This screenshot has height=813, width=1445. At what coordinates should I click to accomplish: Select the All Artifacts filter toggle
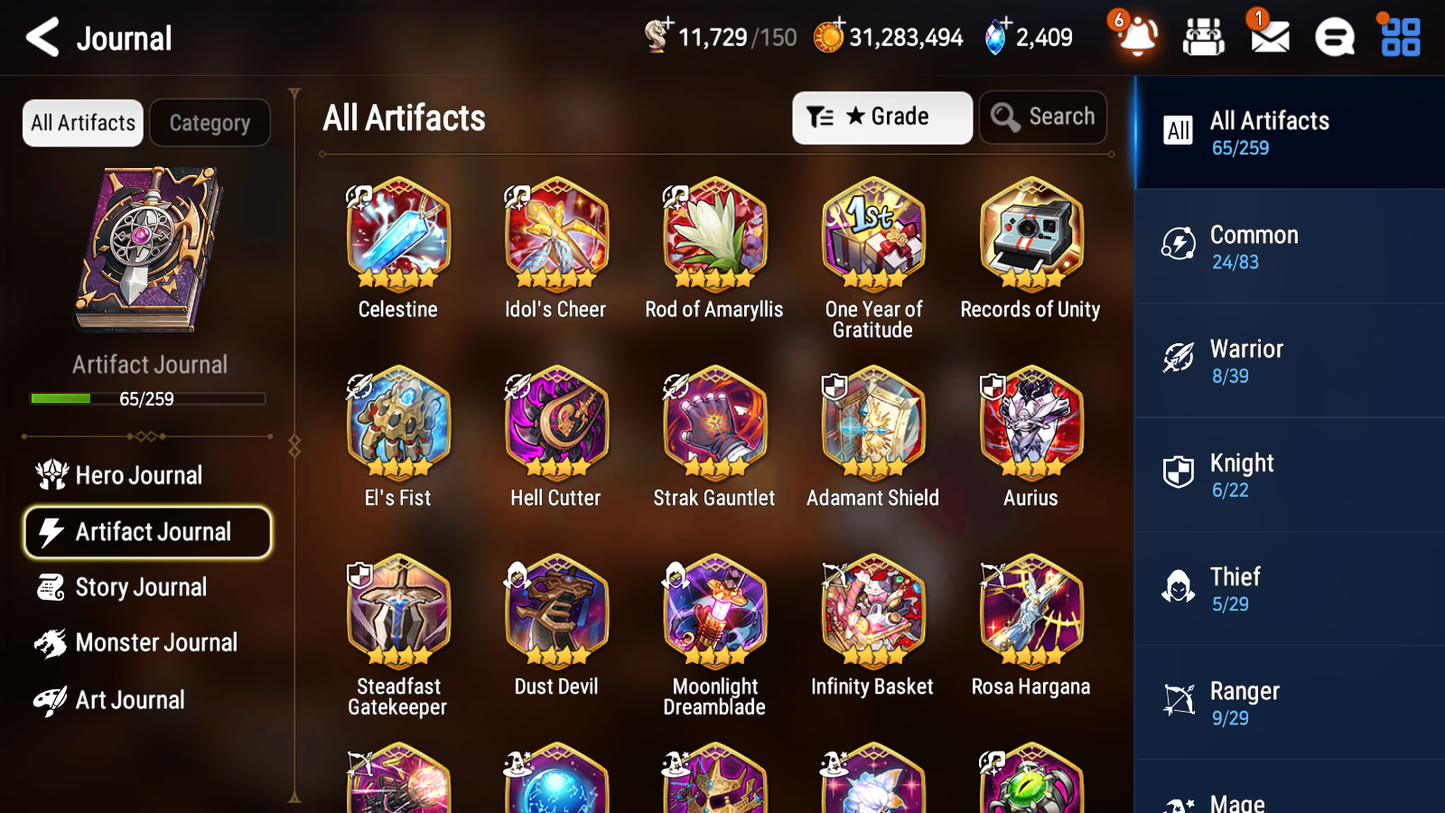coord(82,122)
